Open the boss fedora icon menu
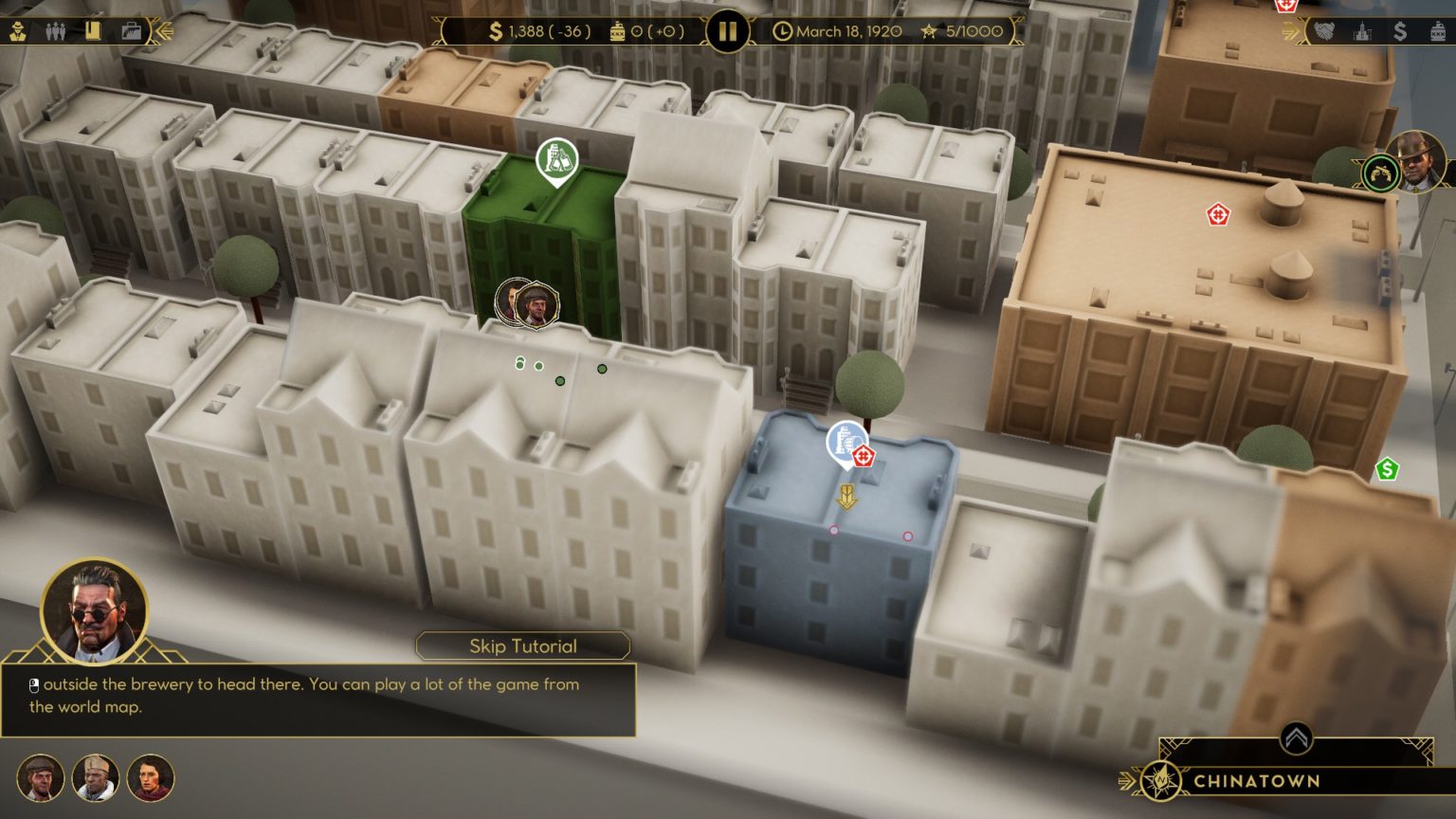The height and width of the screenshot is (819, 1456). (18, 31)
